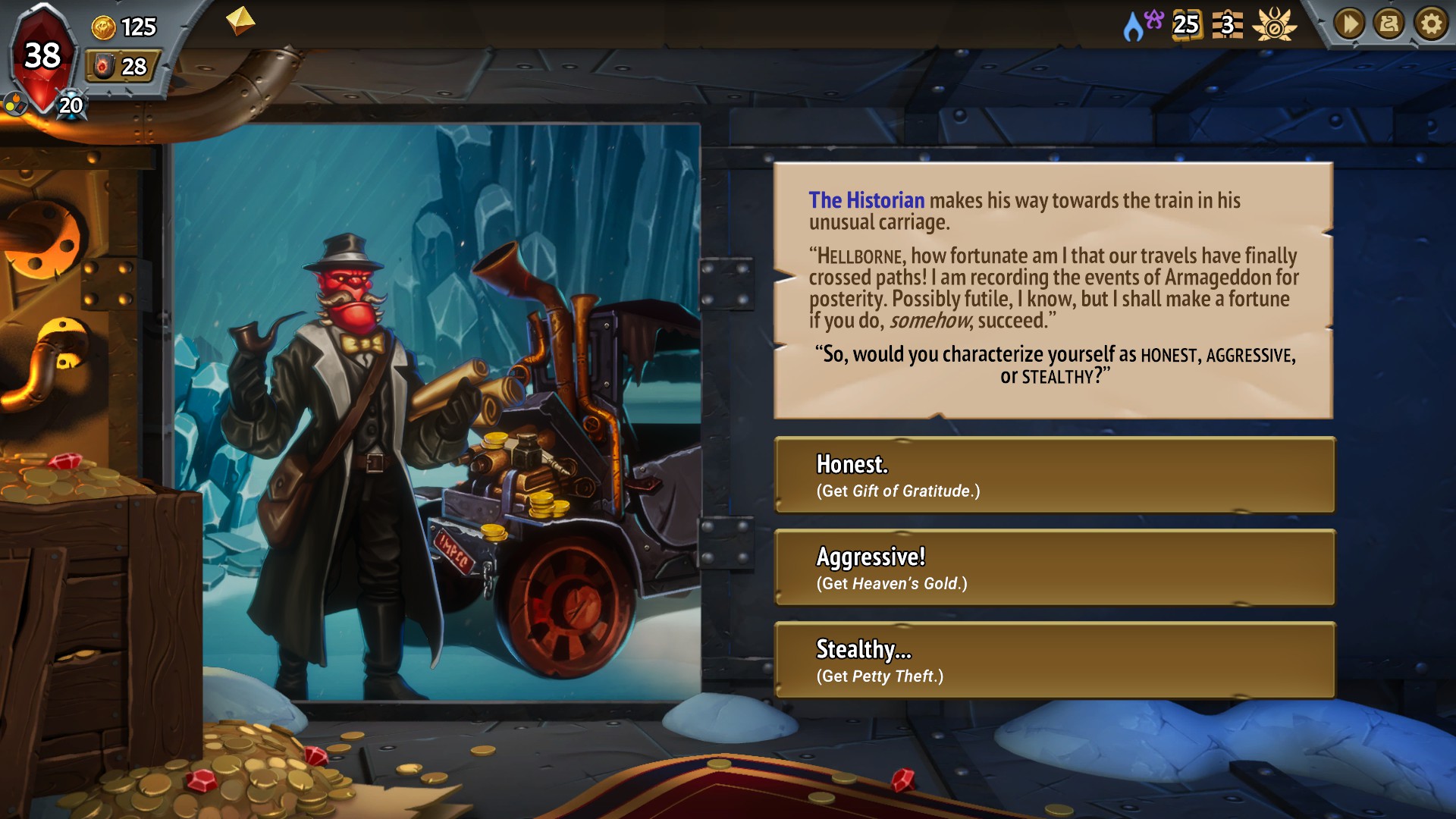
Task: Open the map scroll button
Action: [x=1389, y=24]
